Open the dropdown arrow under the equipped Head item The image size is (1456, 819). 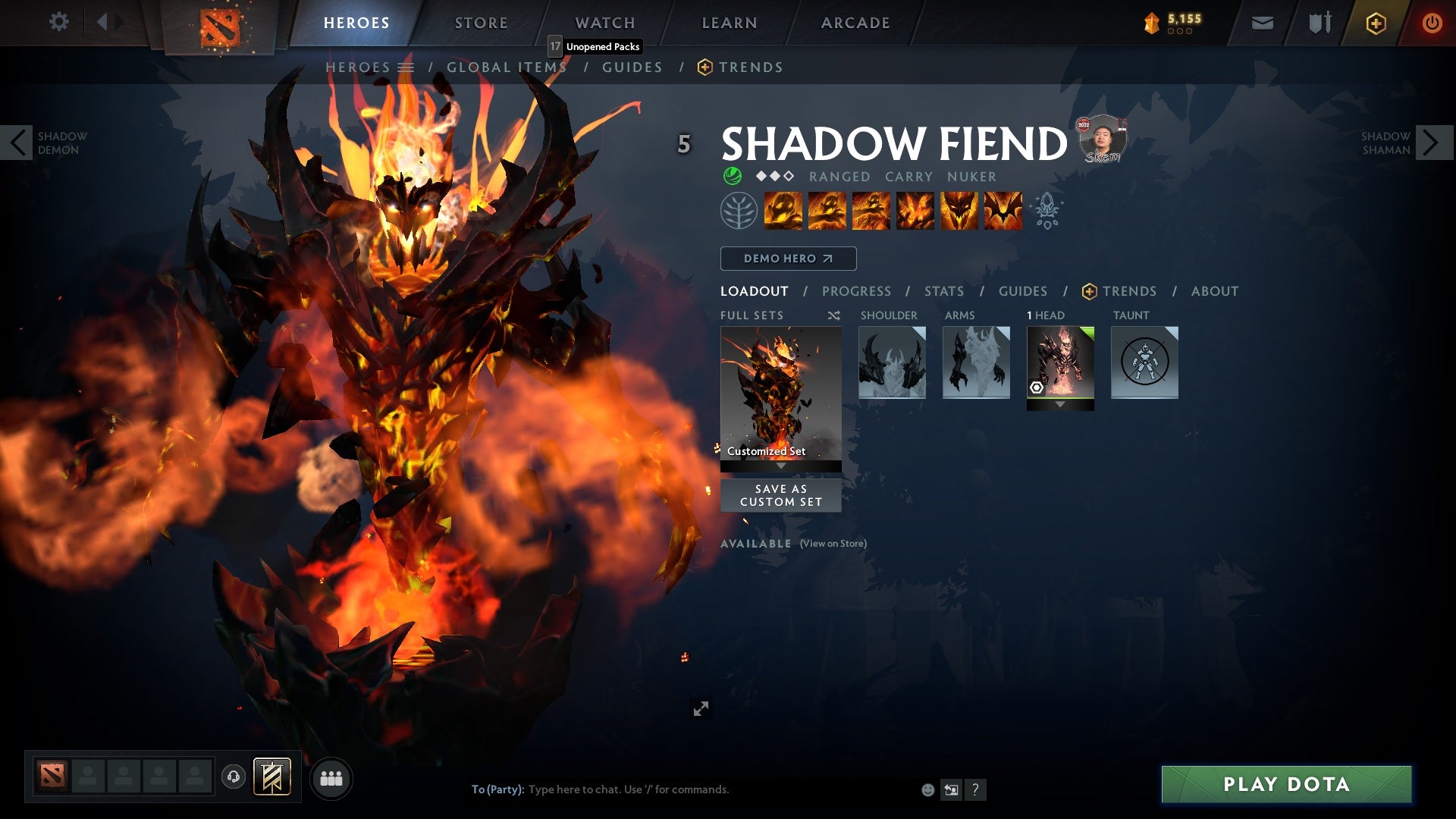1060,404
